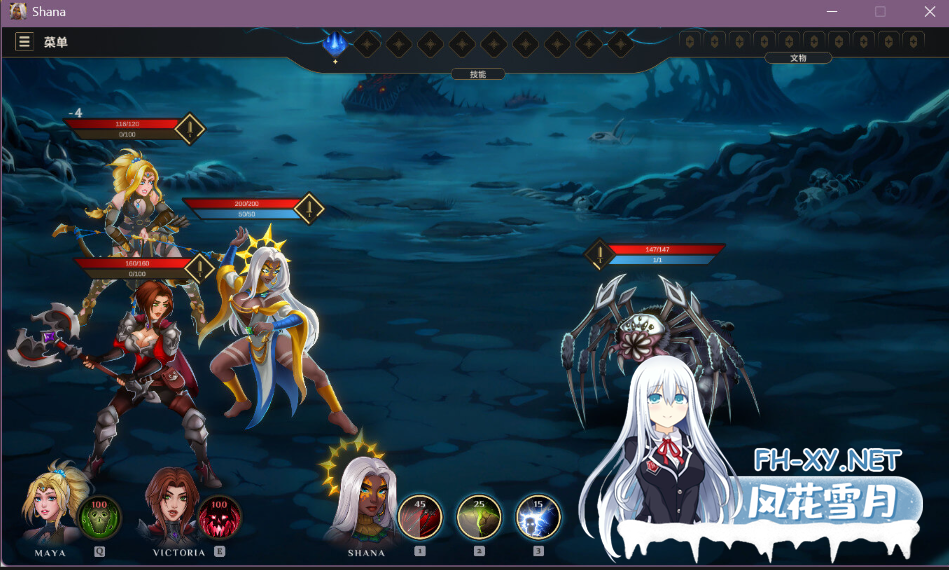The image size is (949, 570).
Task: Close the Shana game window
Action: tap(927, 12)
